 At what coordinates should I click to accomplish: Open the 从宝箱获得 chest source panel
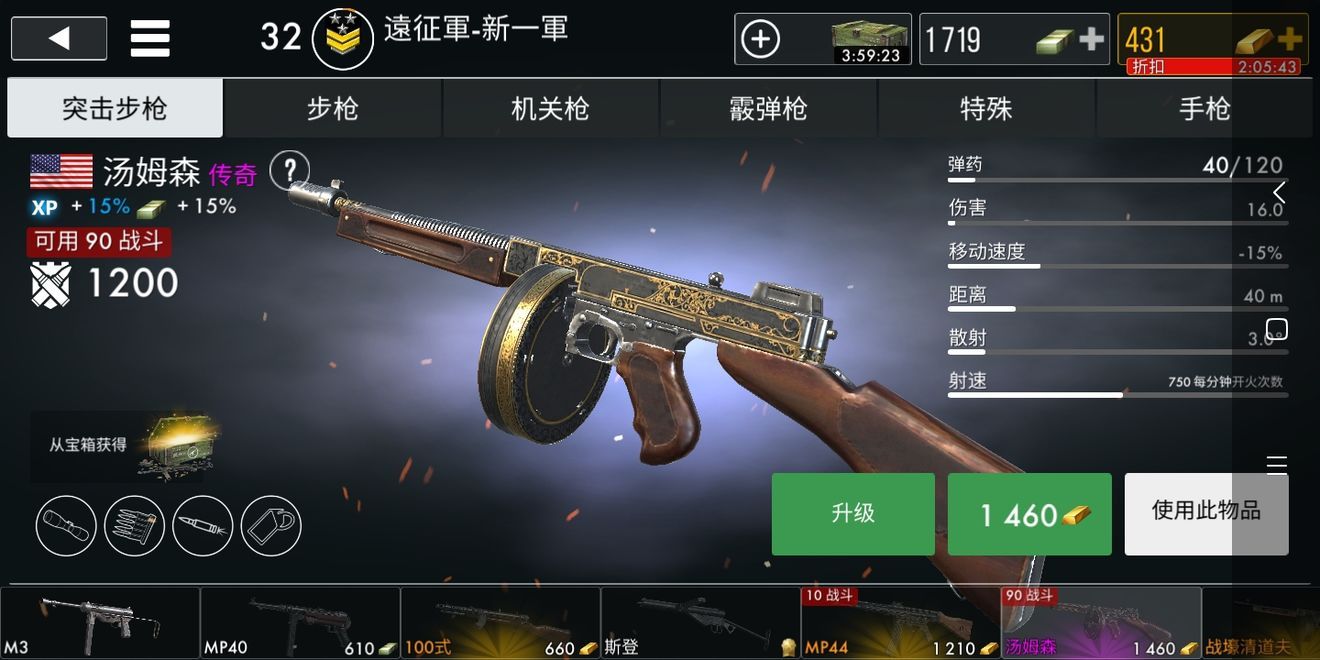coord(122,445)
